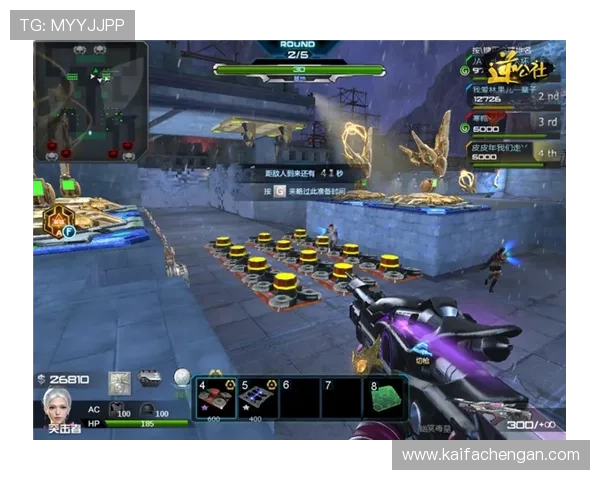600x480 pixels.
Task: Click the grey square item icon
Action: click(120, 381)
